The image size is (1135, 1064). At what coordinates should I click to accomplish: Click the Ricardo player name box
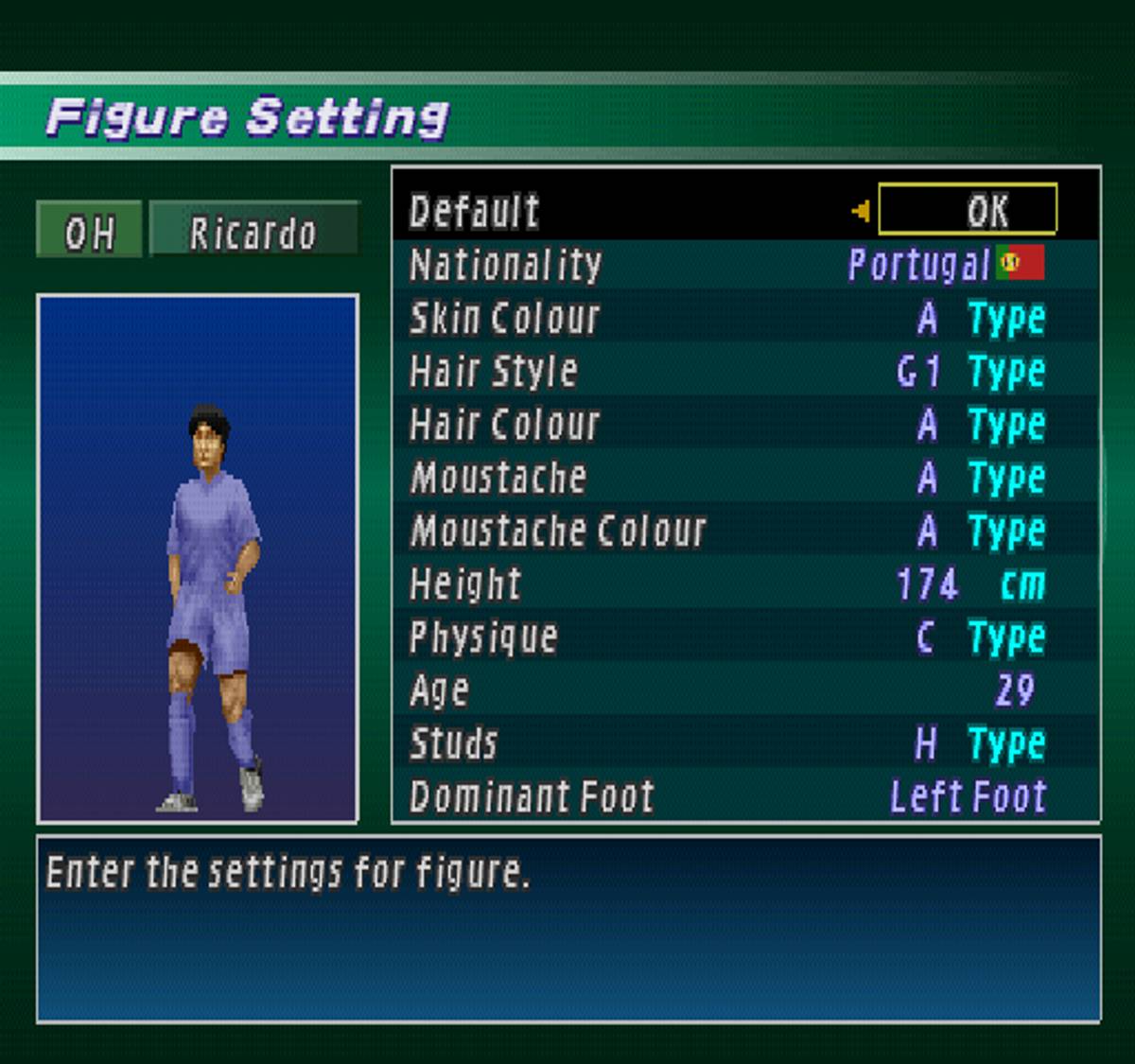[253, 231]
